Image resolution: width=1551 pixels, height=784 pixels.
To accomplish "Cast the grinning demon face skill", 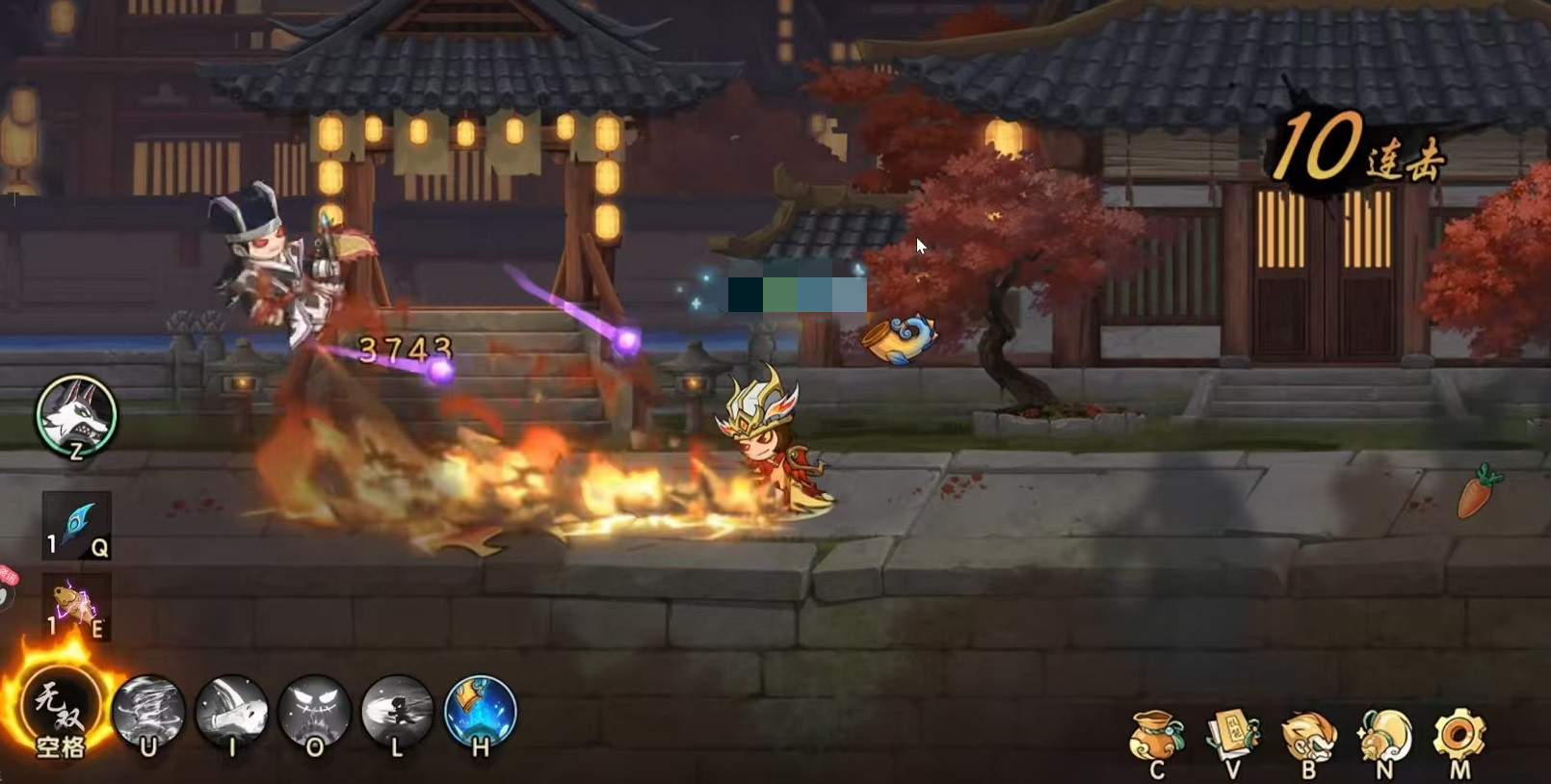I will (x=314, y=711).
